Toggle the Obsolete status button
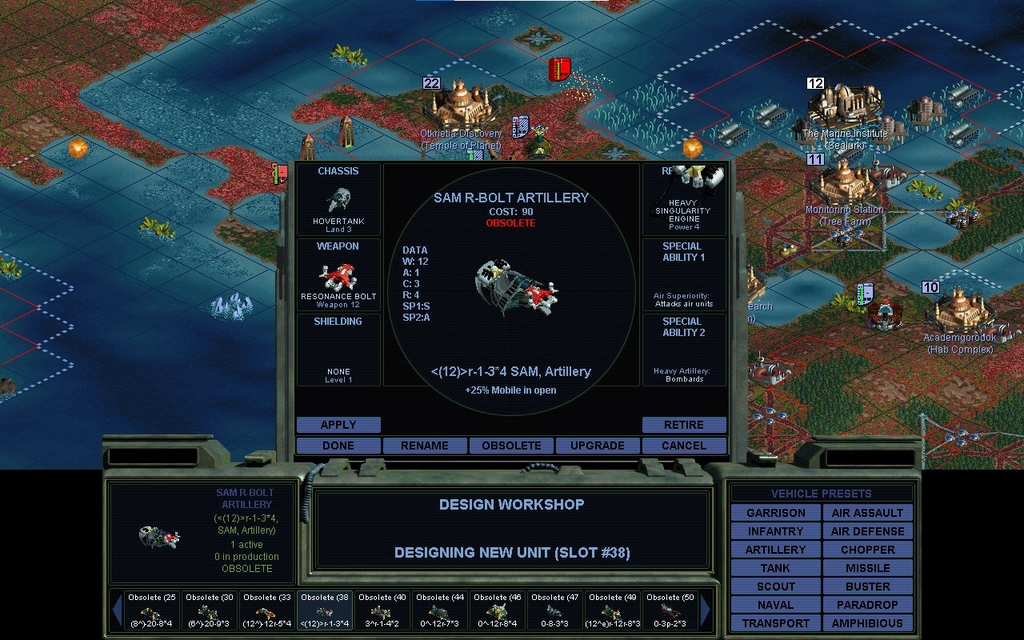Screen dimensions: 1024x640 (x=511, y=445)
